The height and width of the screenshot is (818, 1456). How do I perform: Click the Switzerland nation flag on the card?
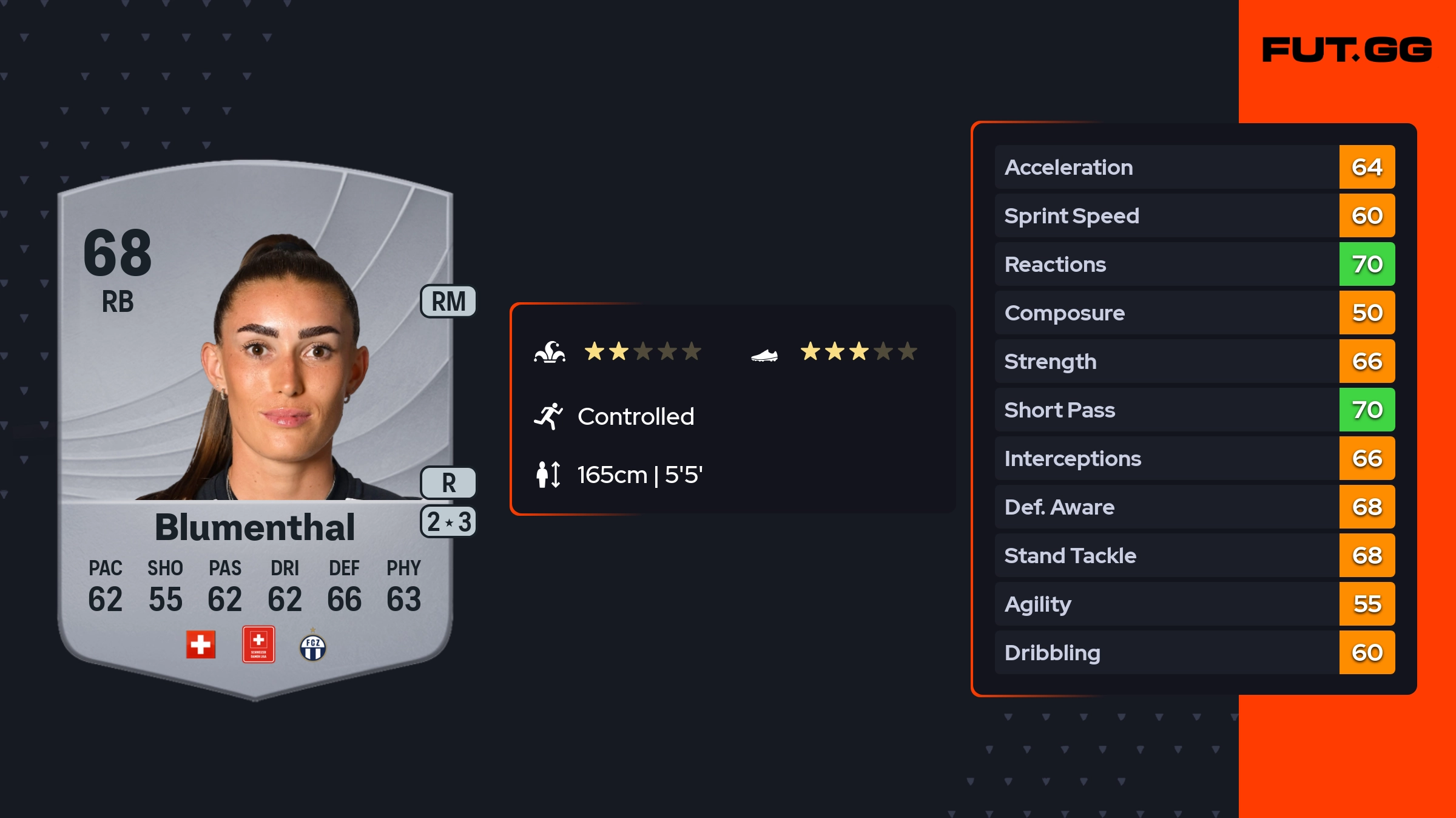[x=201, y=644]
